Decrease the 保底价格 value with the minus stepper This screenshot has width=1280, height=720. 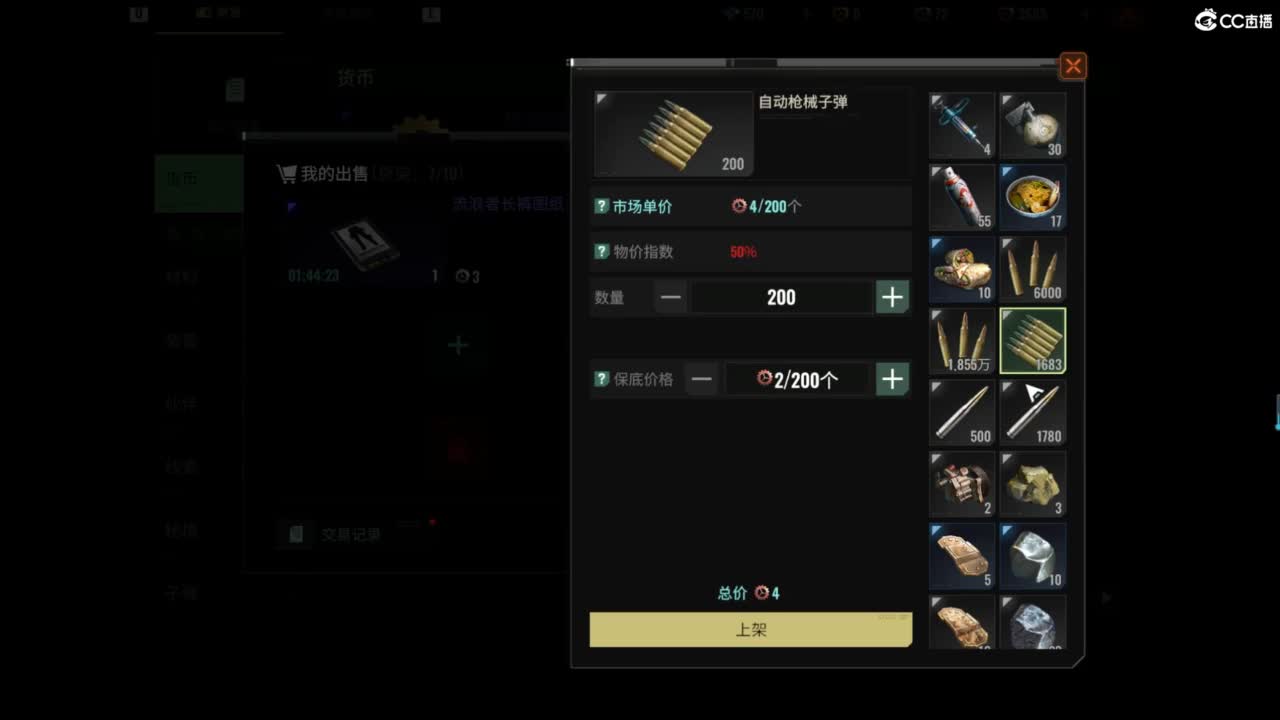(701, 379)
